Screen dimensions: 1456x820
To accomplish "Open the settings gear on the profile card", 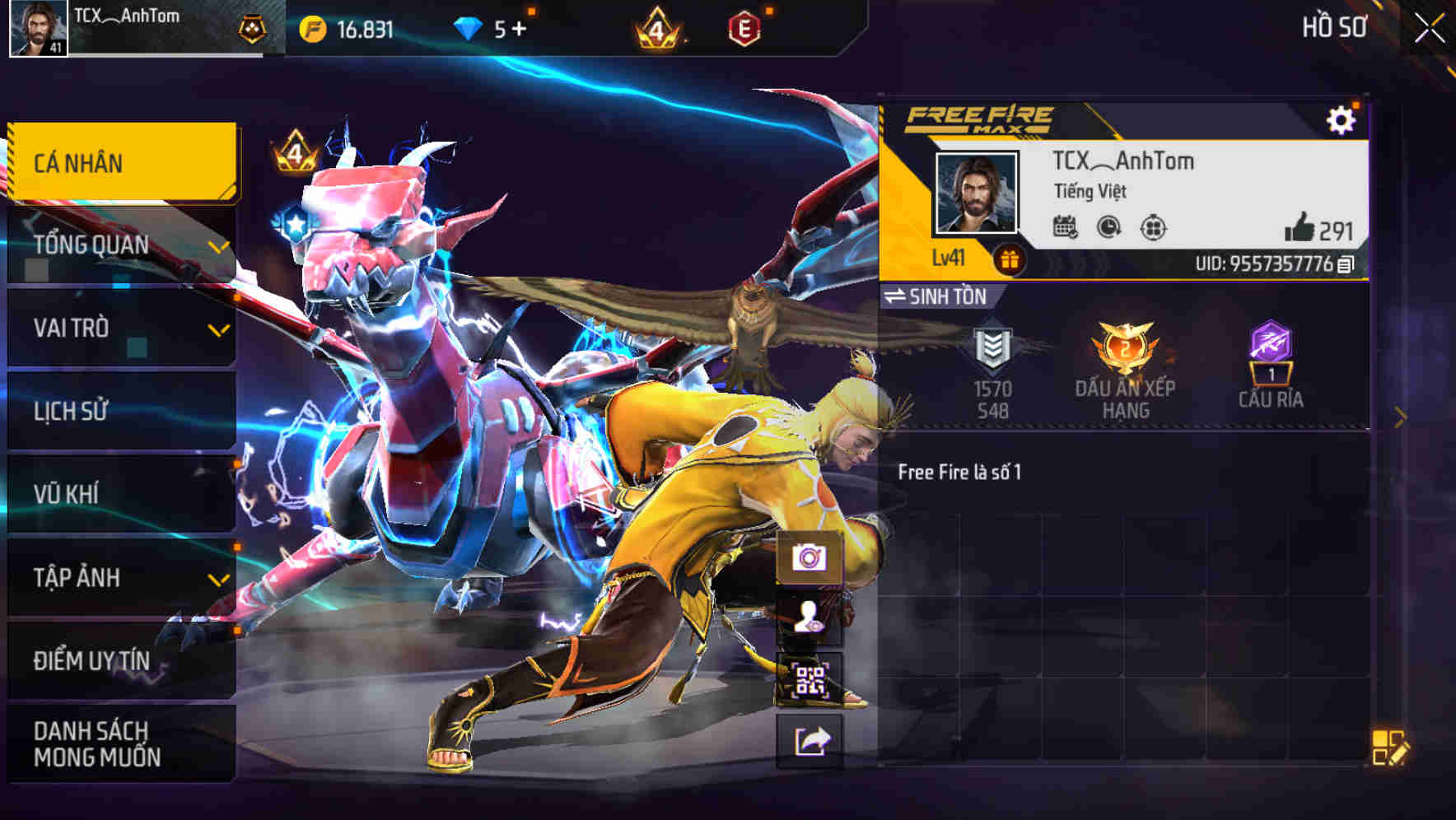I will (1343, 119).
